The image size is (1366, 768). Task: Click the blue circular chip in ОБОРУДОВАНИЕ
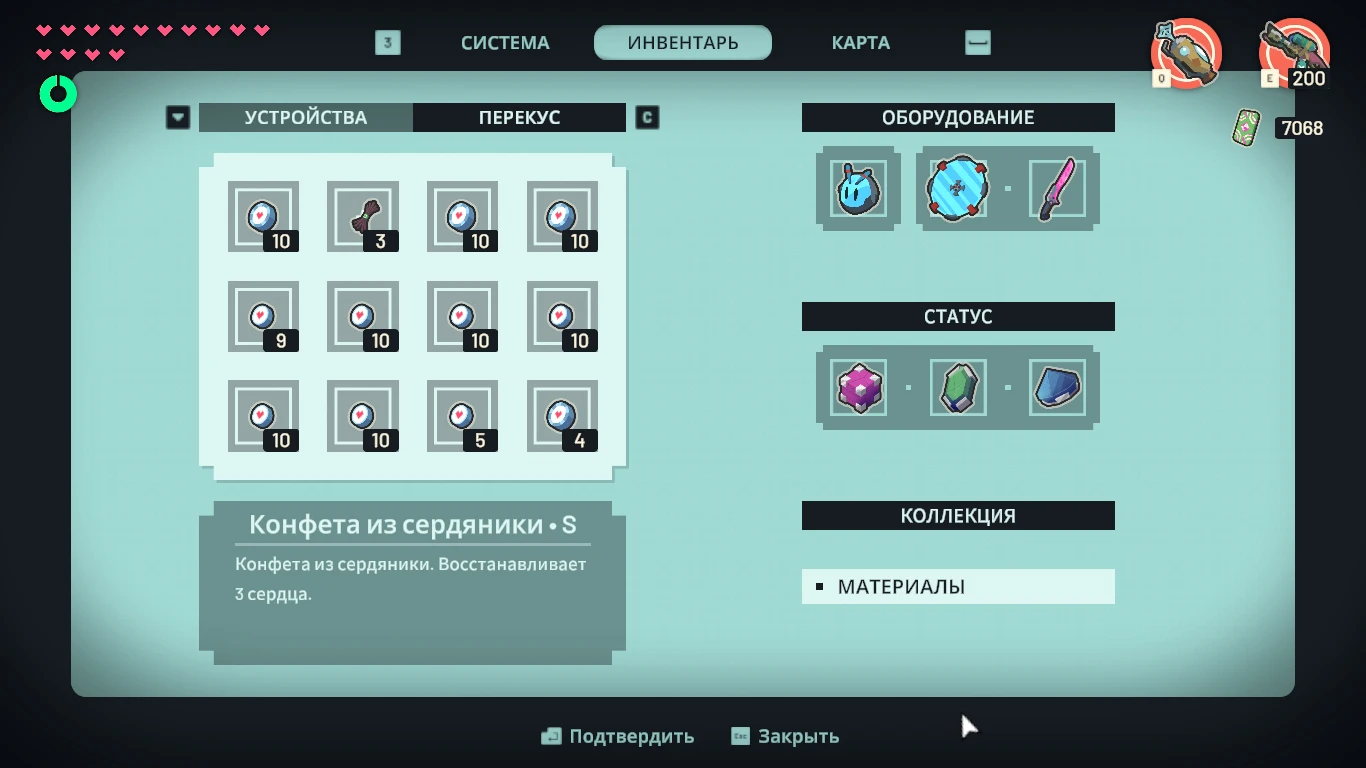[958, 189]
